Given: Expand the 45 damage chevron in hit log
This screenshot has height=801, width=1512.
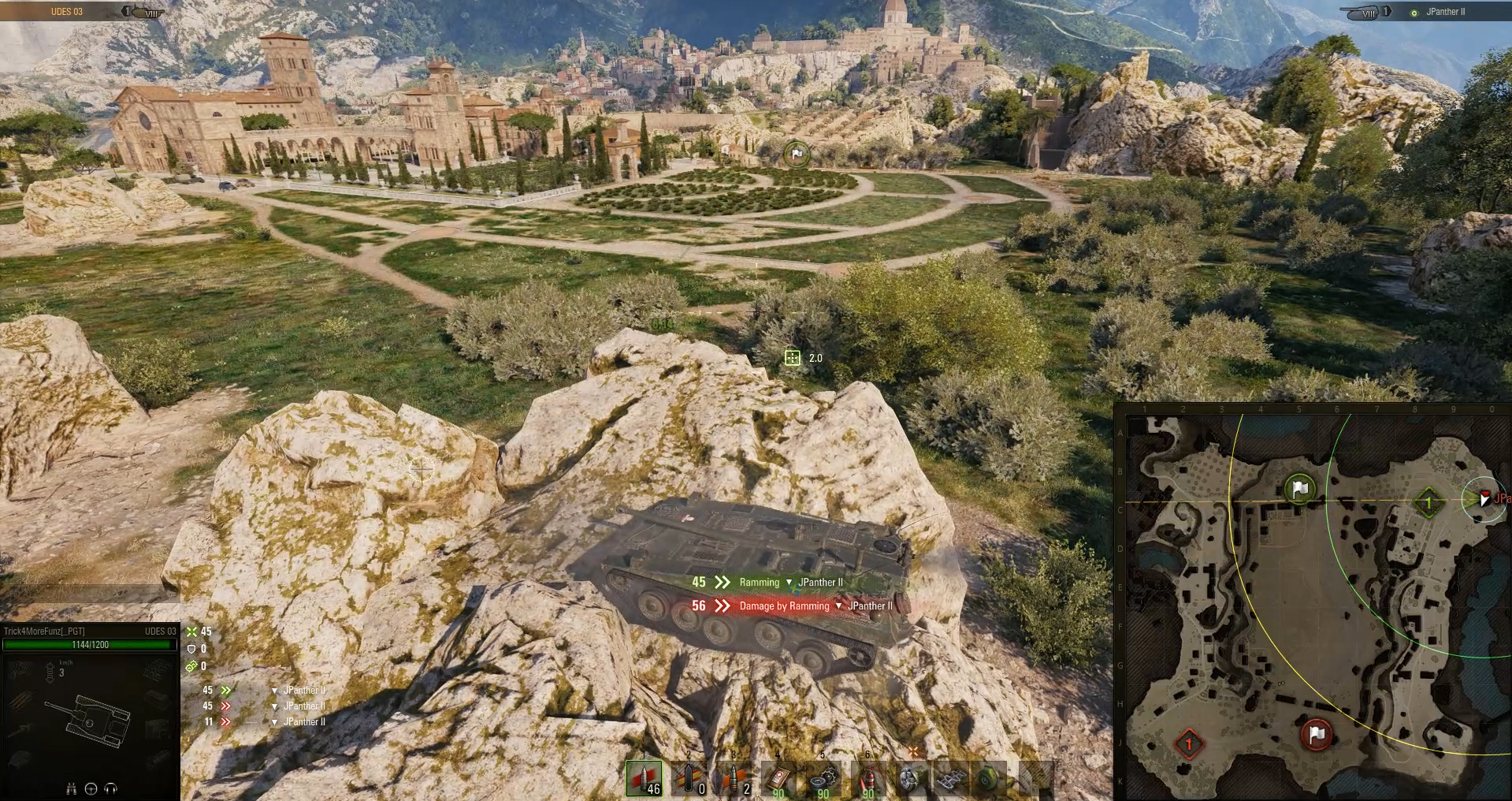Looking at the screenshot, I should (225, 690).
